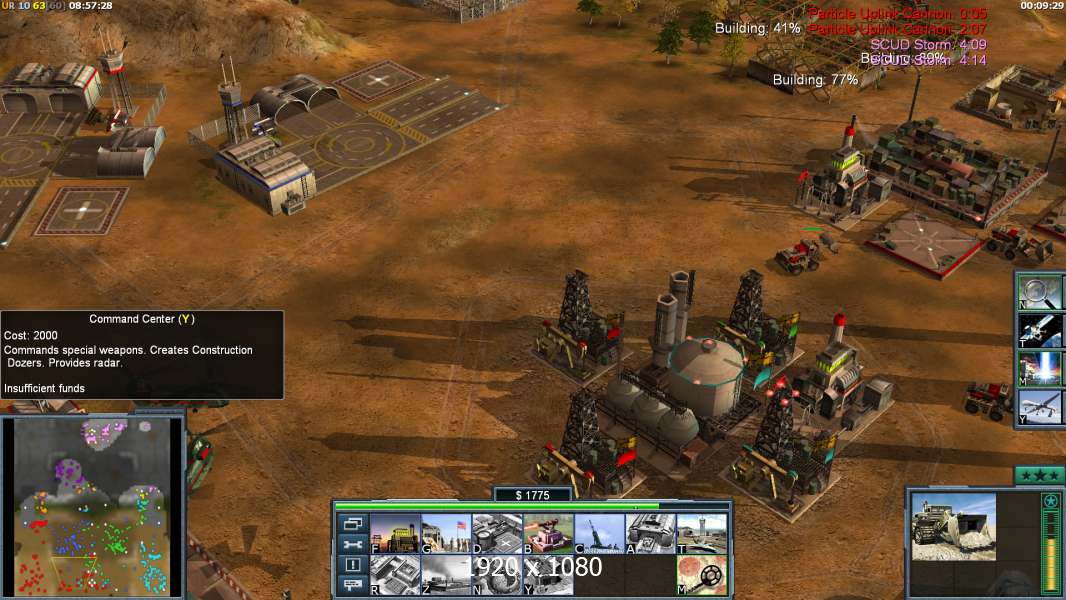This screenshot has height=600, width=1066.
Task: Build the Particle Cannon superweapon structure
Action: point(497,575)
